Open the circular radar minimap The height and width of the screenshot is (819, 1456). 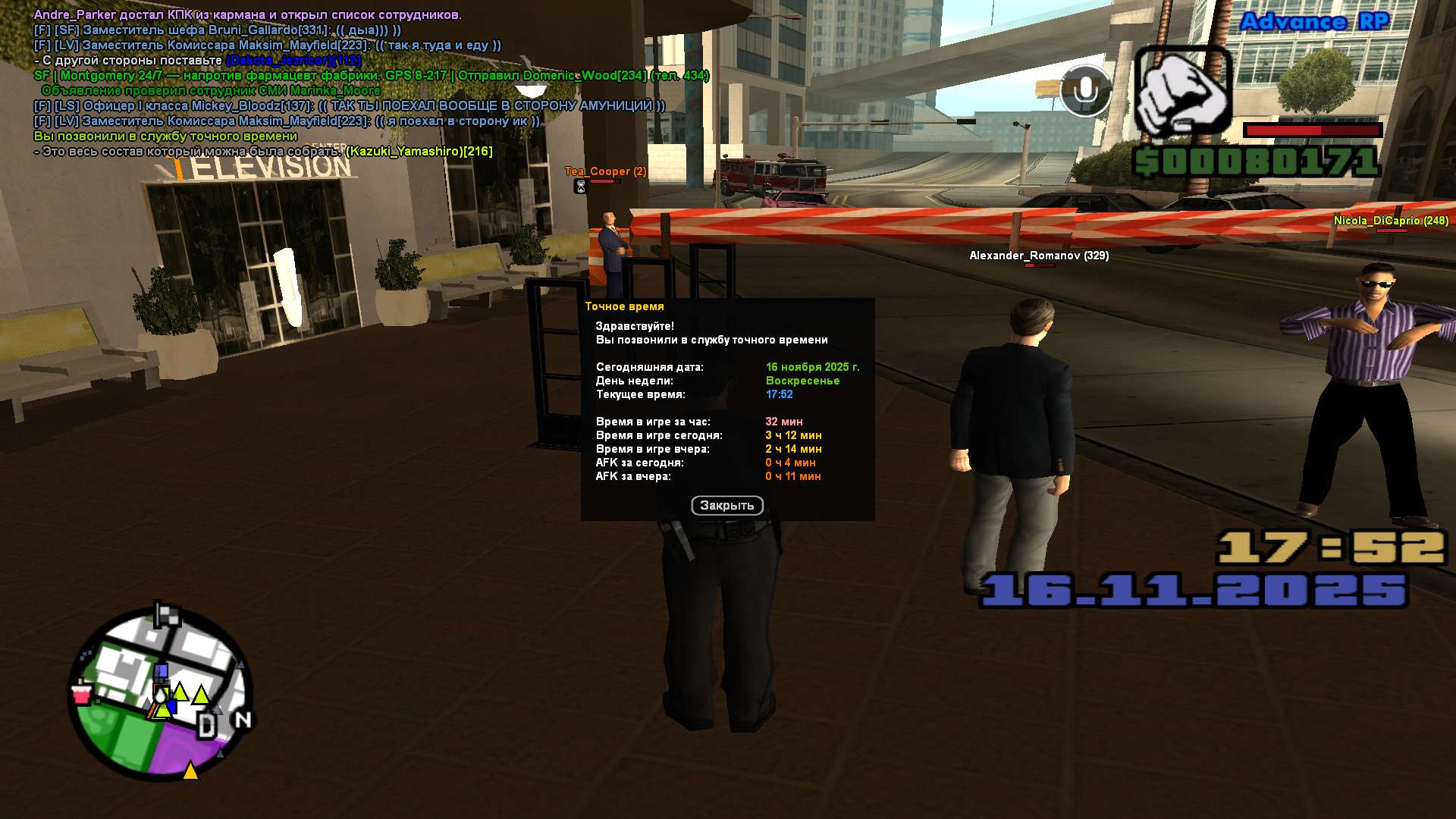(160, 694)
